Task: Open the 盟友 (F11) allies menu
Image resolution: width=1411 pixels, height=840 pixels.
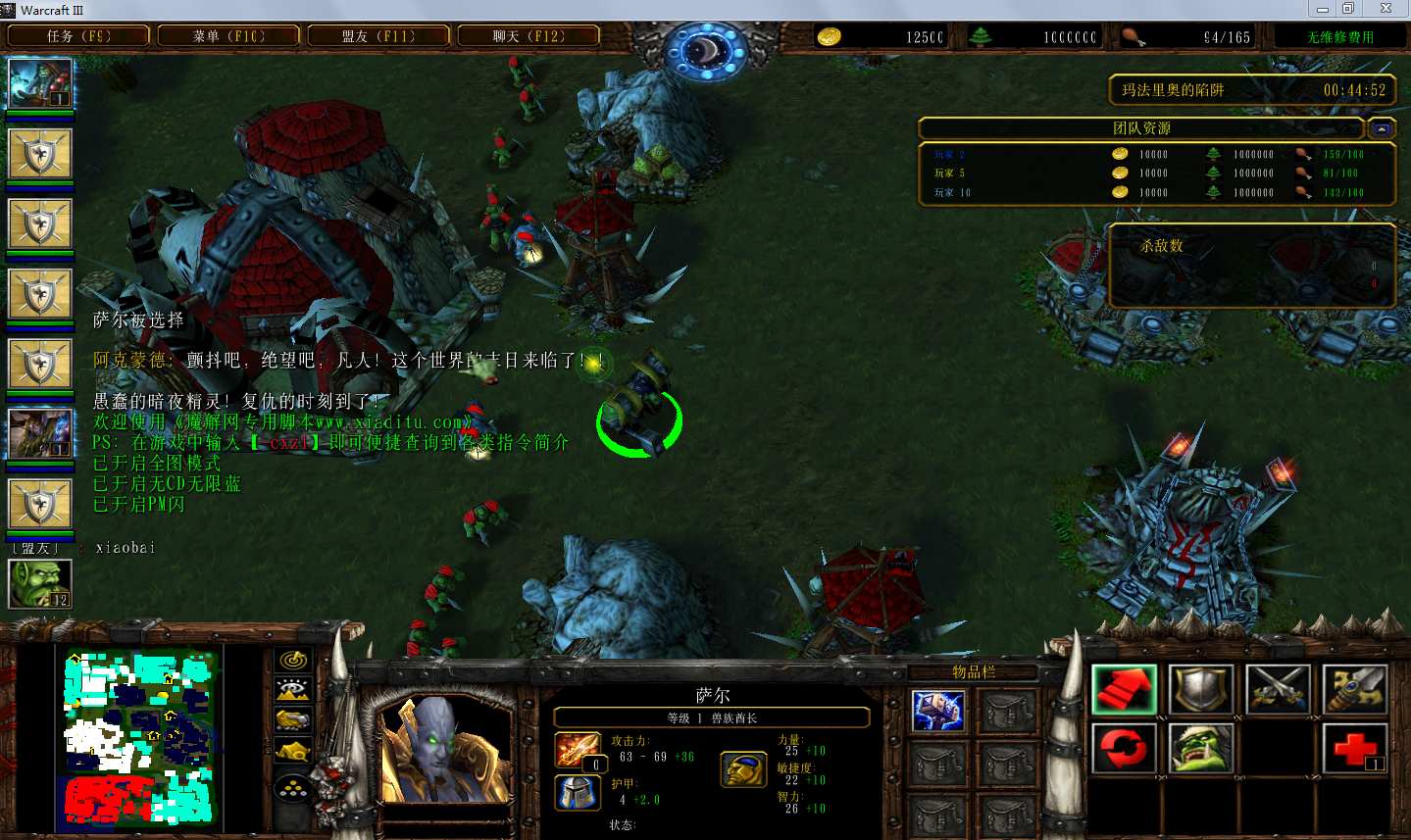Action: 378,36
